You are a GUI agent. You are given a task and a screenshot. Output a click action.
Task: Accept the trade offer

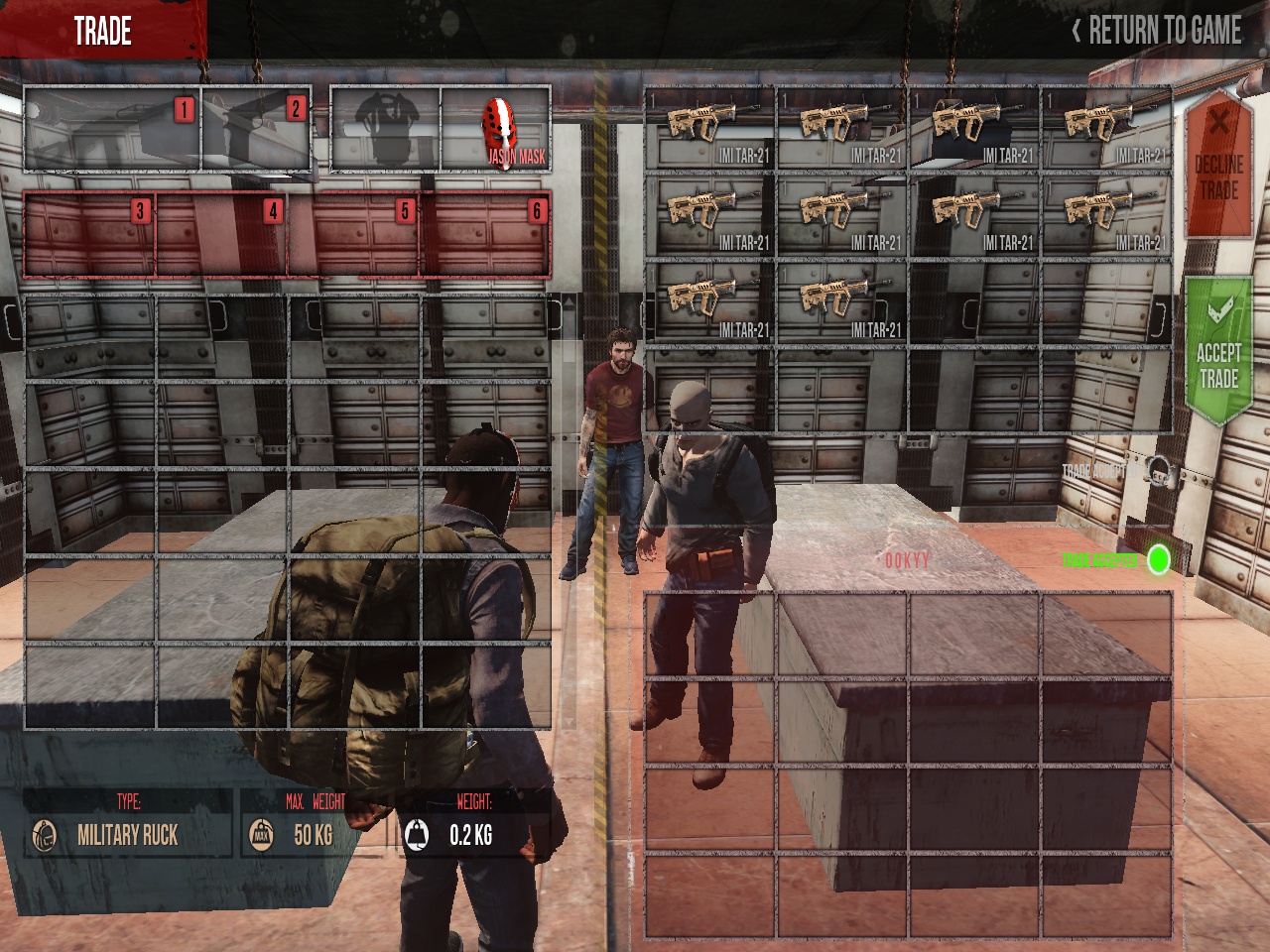(1218, 352)
